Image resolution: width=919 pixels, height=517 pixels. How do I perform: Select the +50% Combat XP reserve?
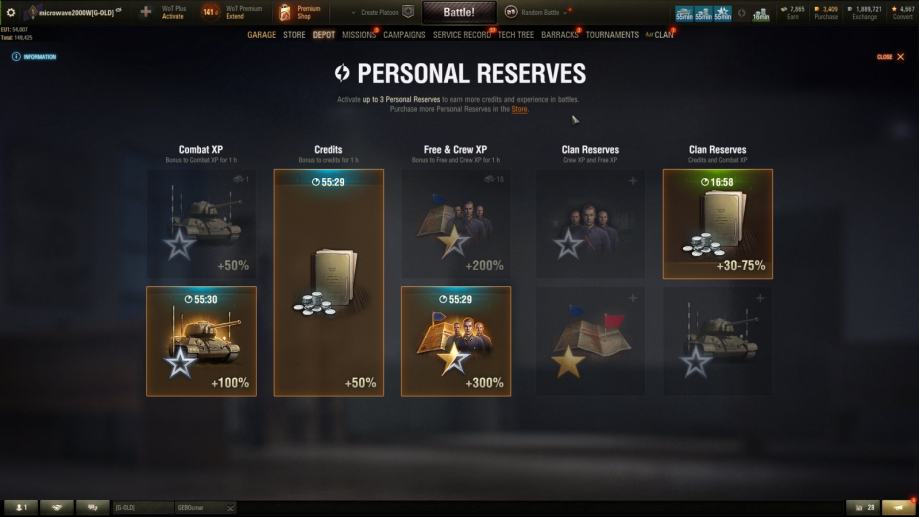(x=201, y=224)
